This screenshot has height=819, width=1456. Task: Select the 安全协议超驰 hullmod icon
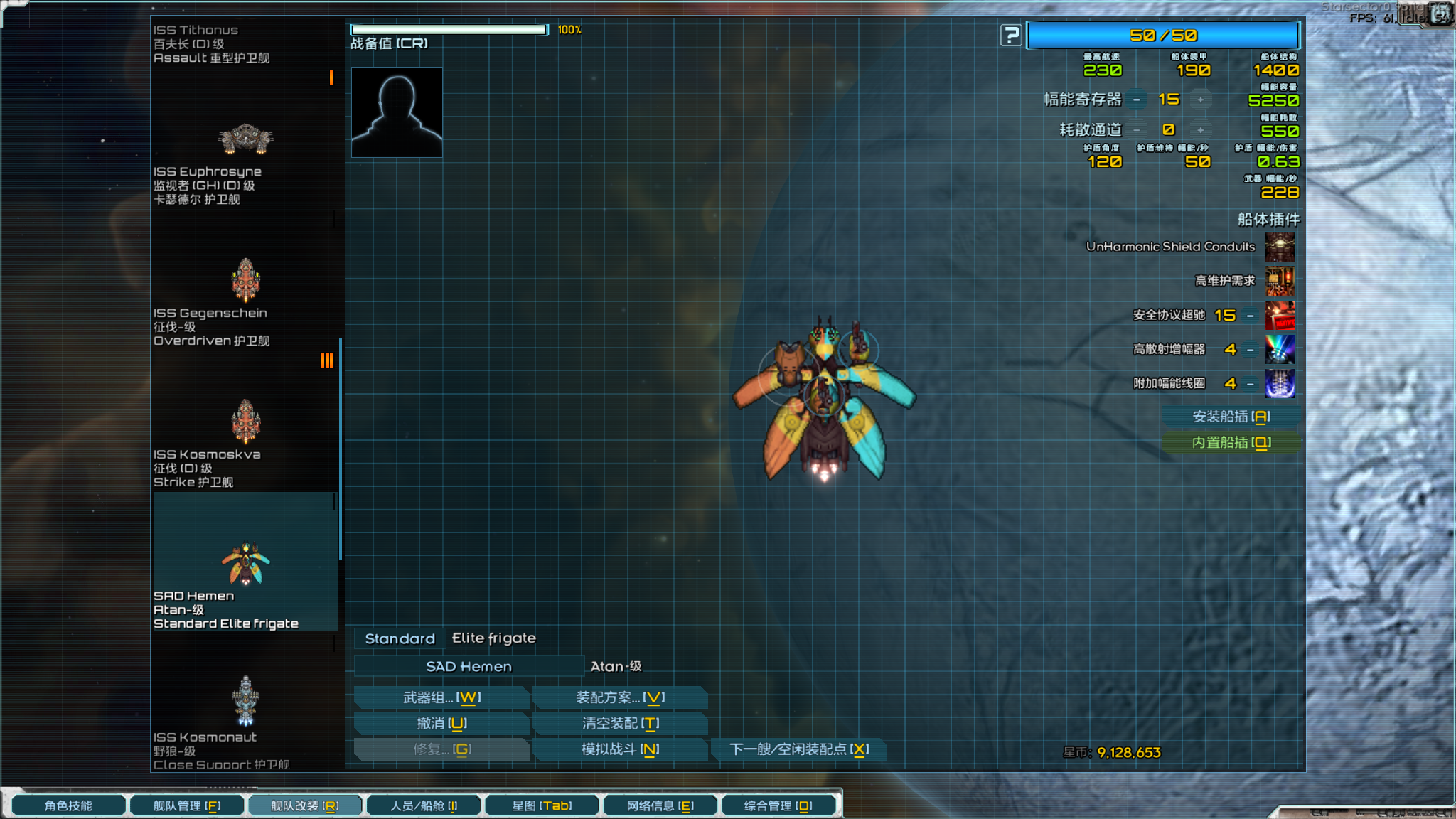[1280, 315]
